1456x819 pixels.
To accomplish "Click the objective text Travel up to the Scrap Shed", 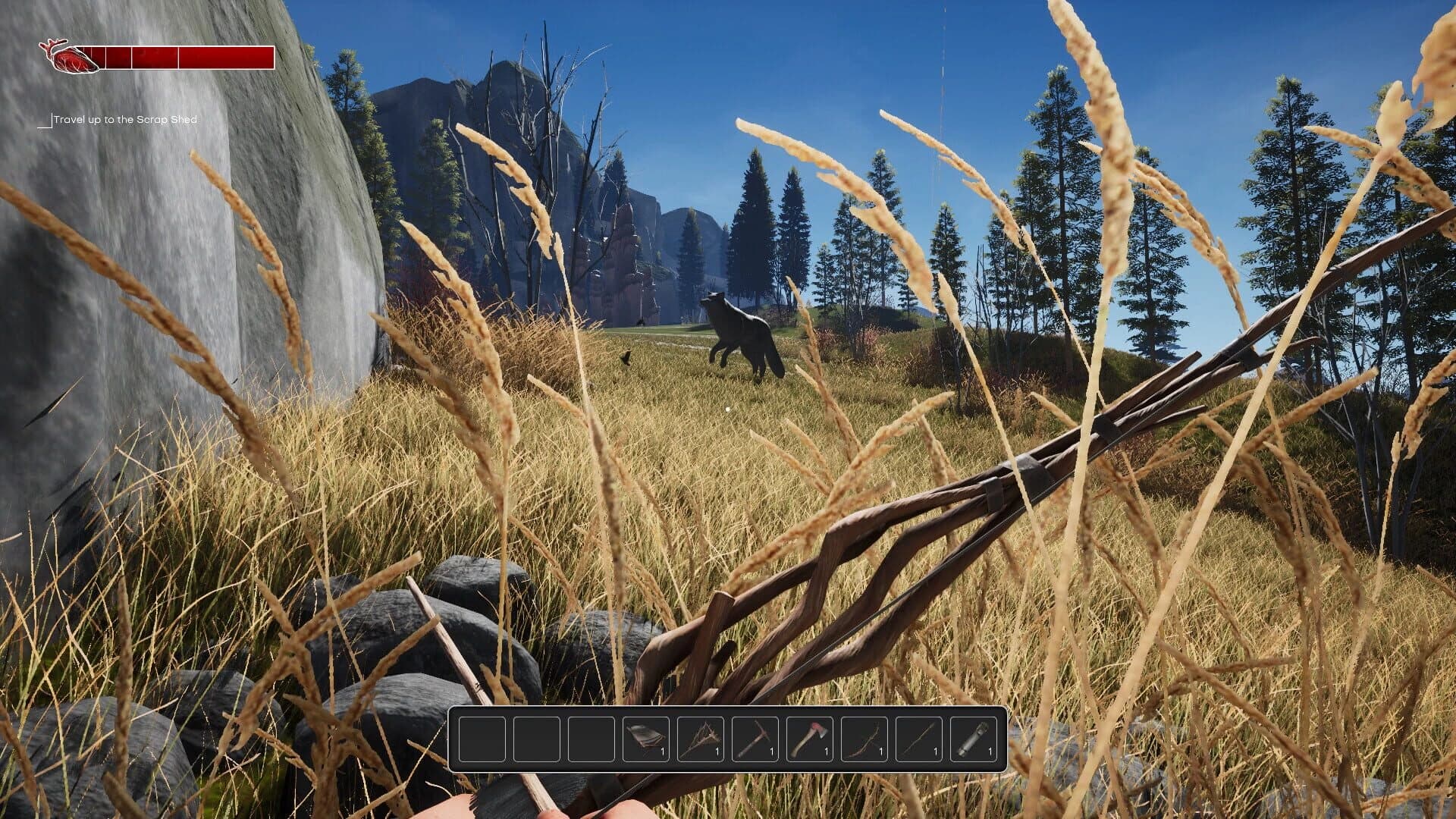I will (x=127, y=119).
